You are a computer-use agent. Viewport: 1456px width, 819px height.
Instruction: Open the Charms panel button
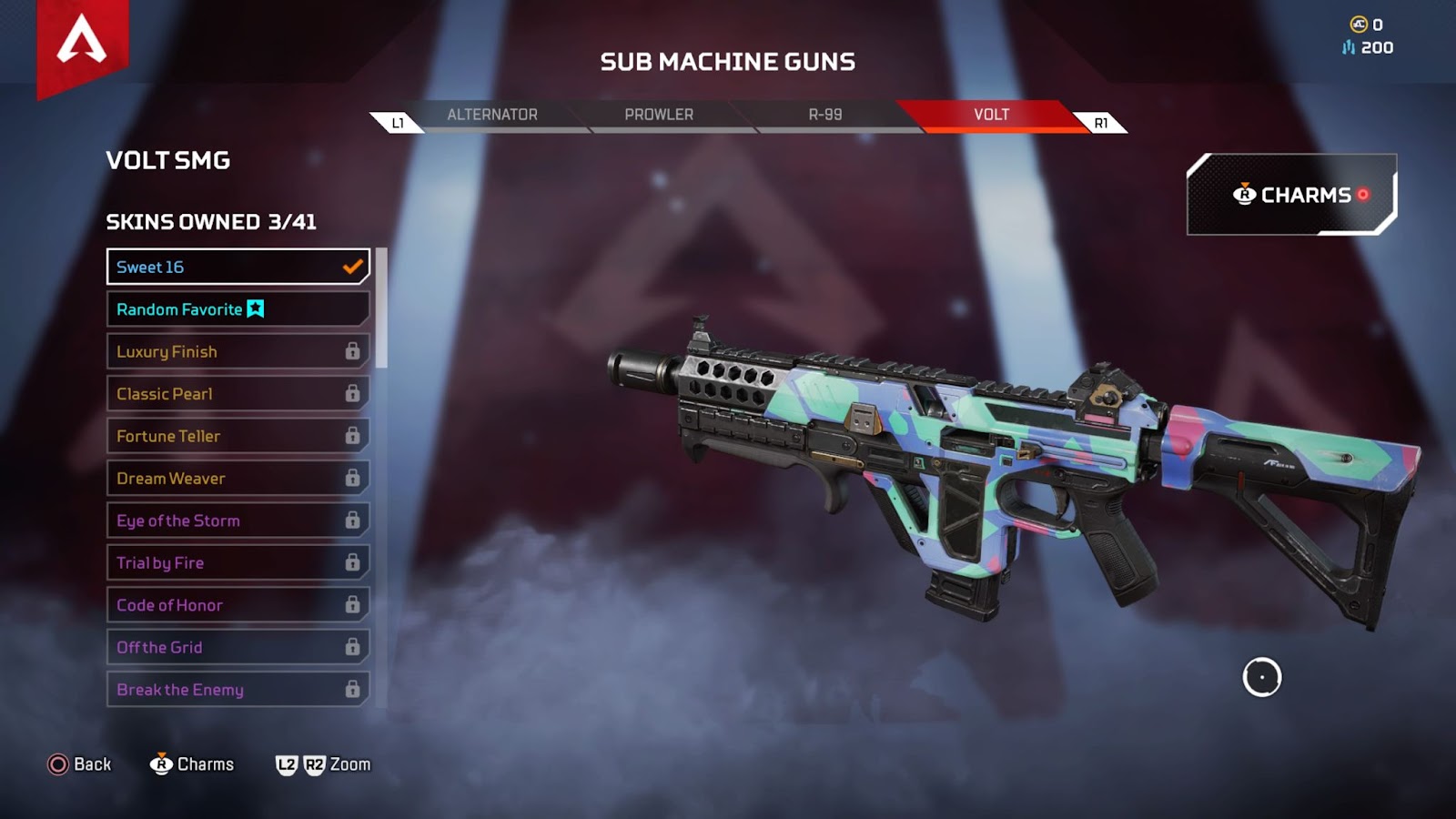[x=1291, y=195]
